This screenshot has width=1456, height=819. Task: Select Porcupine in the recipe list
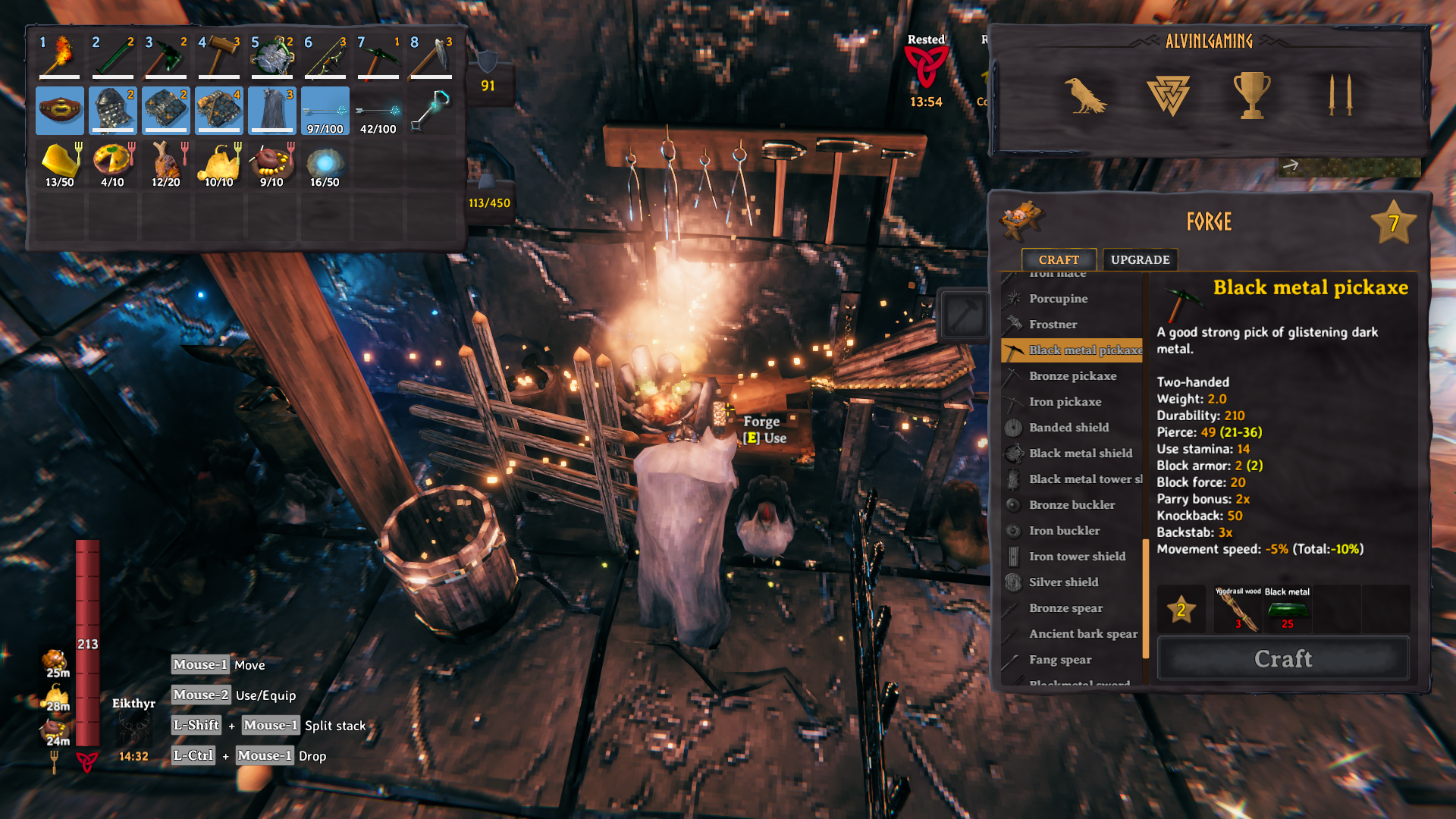click(1058, 299)
